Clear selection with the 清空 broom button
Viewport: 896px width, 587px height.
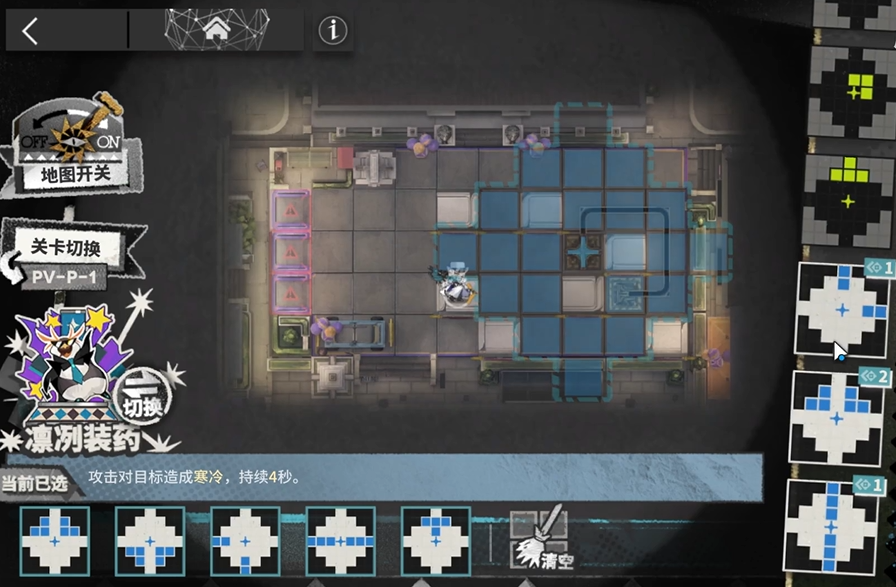[540, 539]
